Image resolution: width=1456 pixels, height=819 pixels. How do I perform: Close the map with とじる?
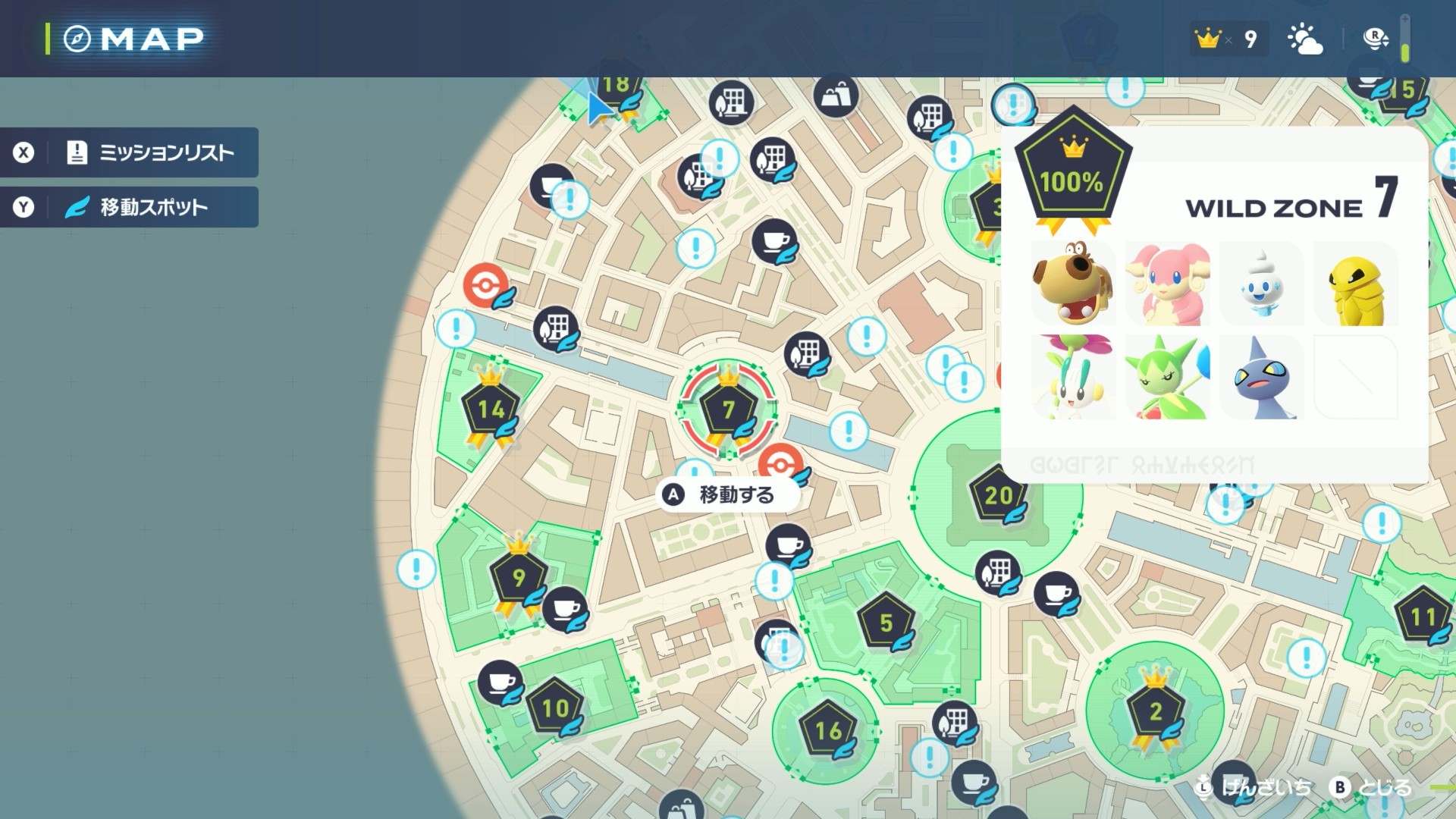point(1372,788)
